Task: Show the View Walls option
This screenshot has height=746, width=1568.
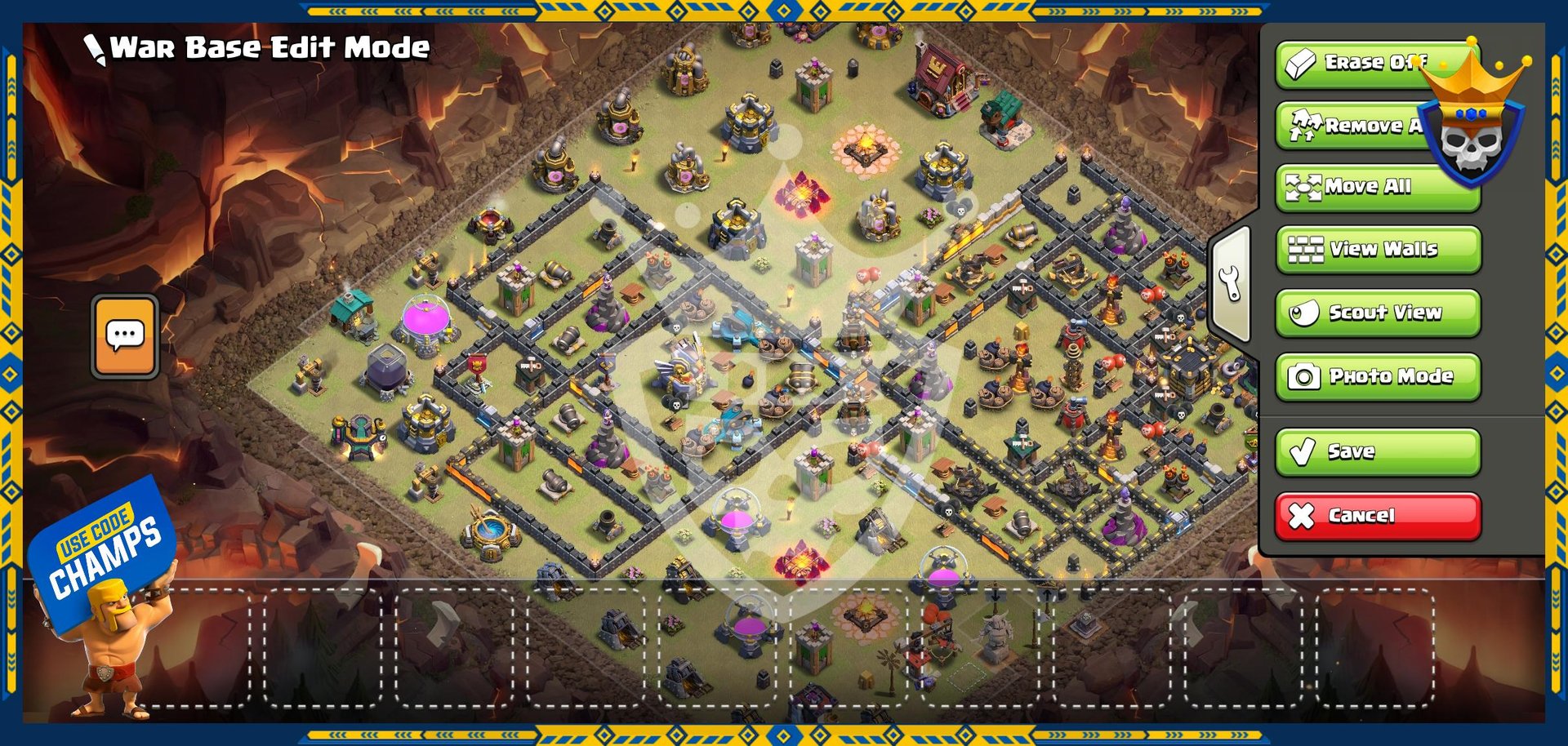Action: [x=1378, y=250]
